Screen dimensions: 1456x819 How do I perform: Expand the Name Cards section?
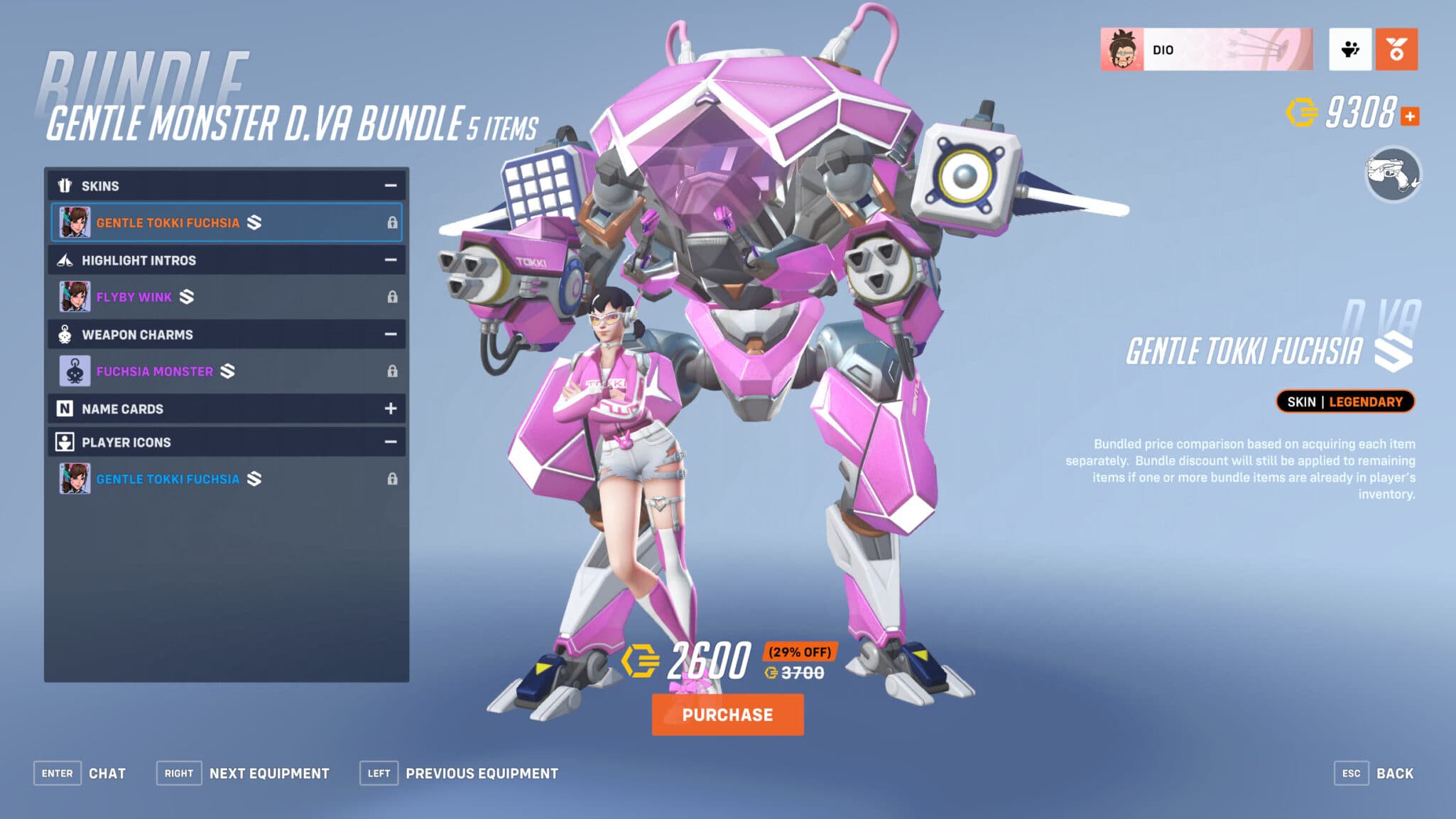389,408
